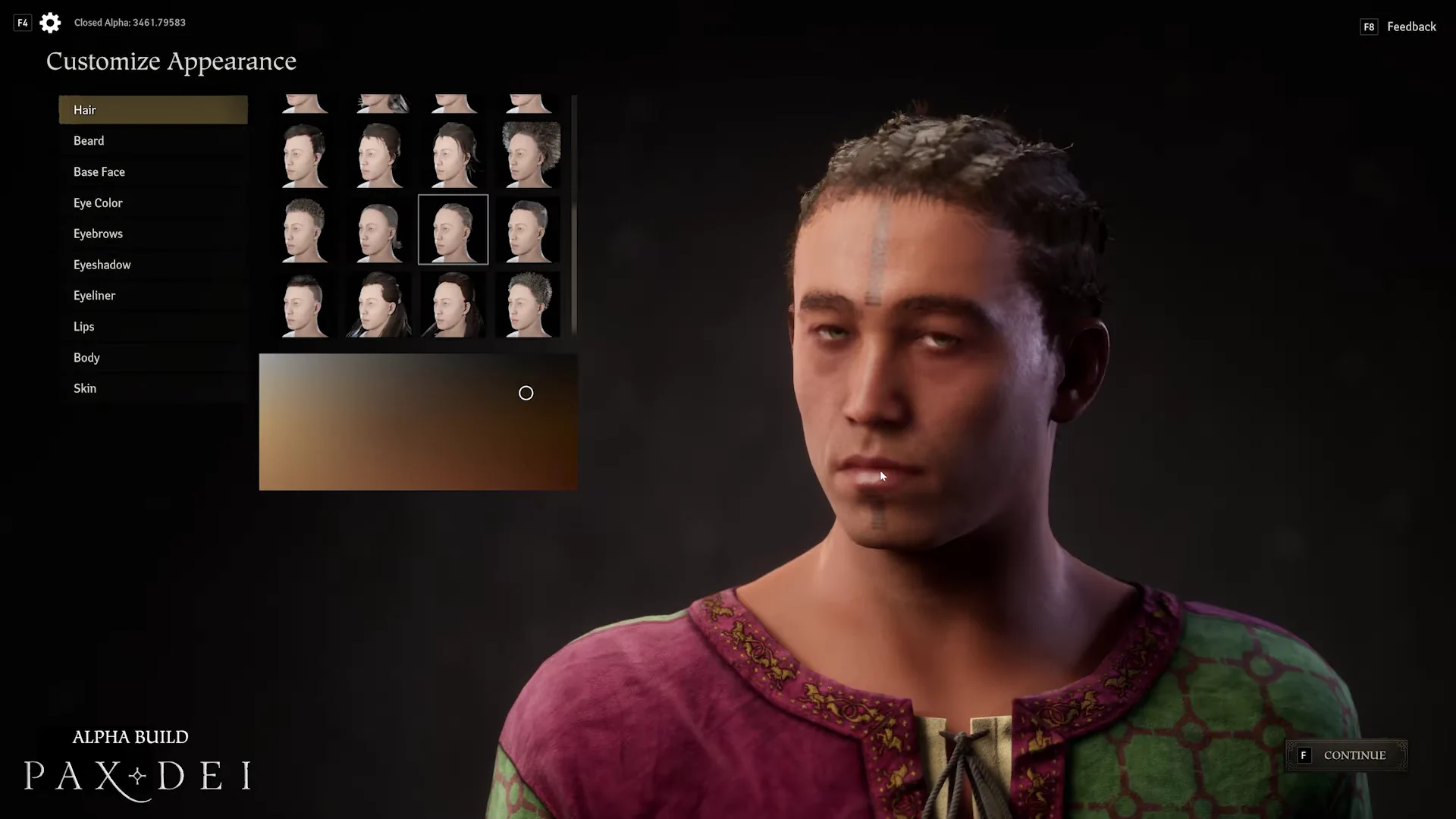
Task: Switch to the Beard category
Action: pos(152,141)
